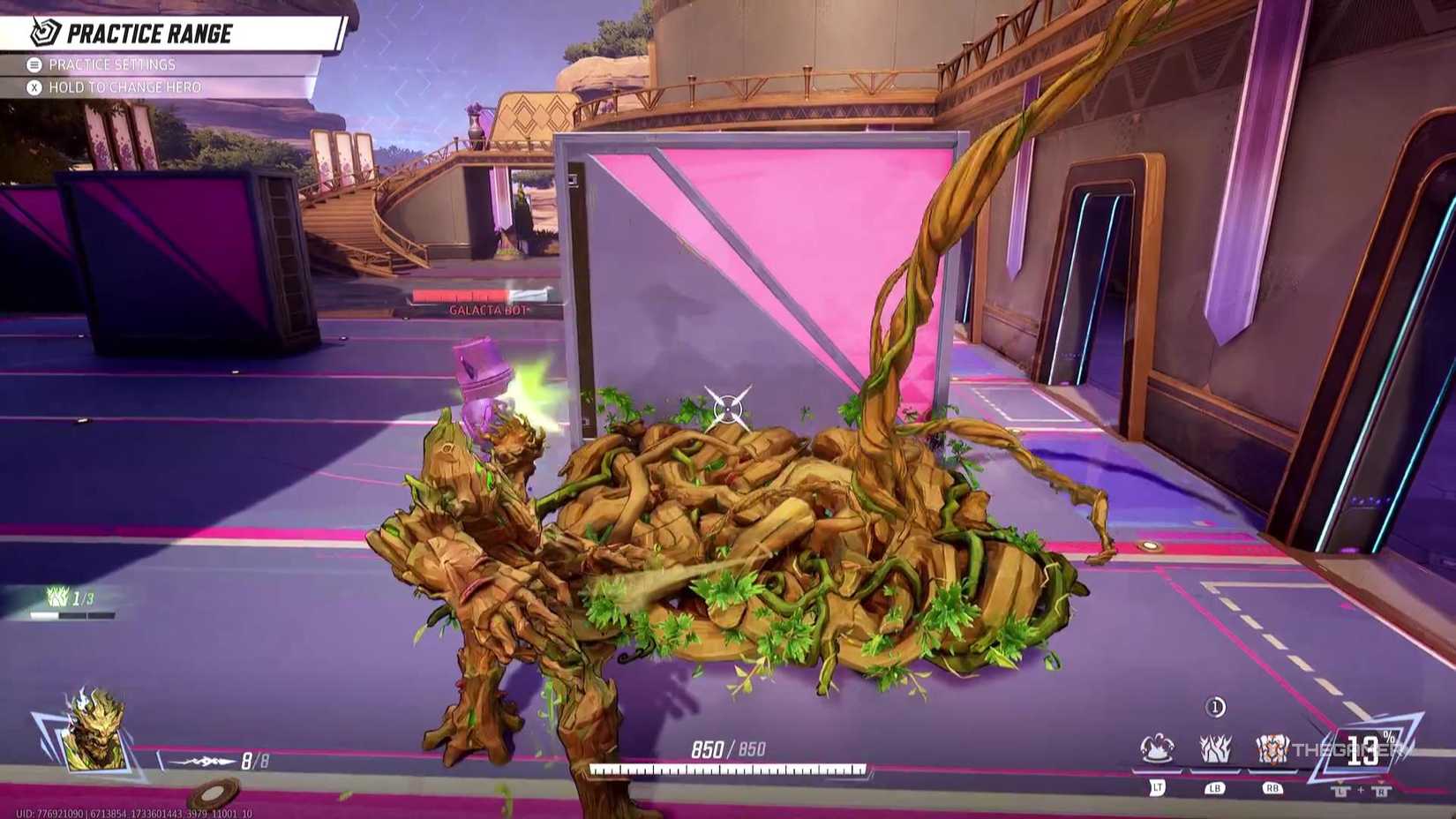Viewport: 1456px width, 819px height.
Task: Click the segmented resource bar under 1/3
Action: point(72,614)
